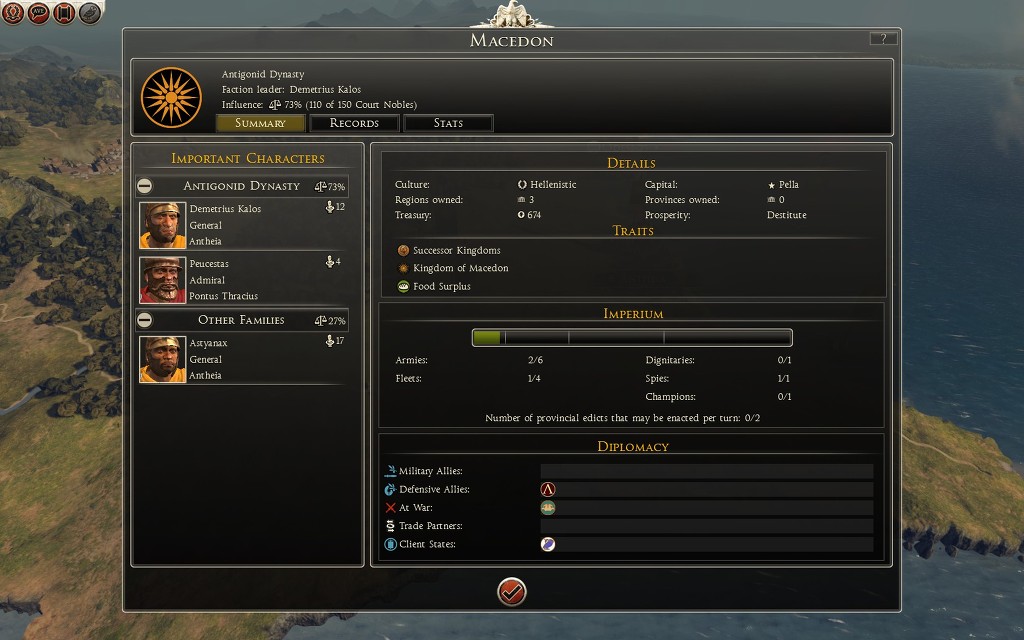Open the Stats tab
Viewport: 1024px width, 640px height.
(x=448, y=123)
